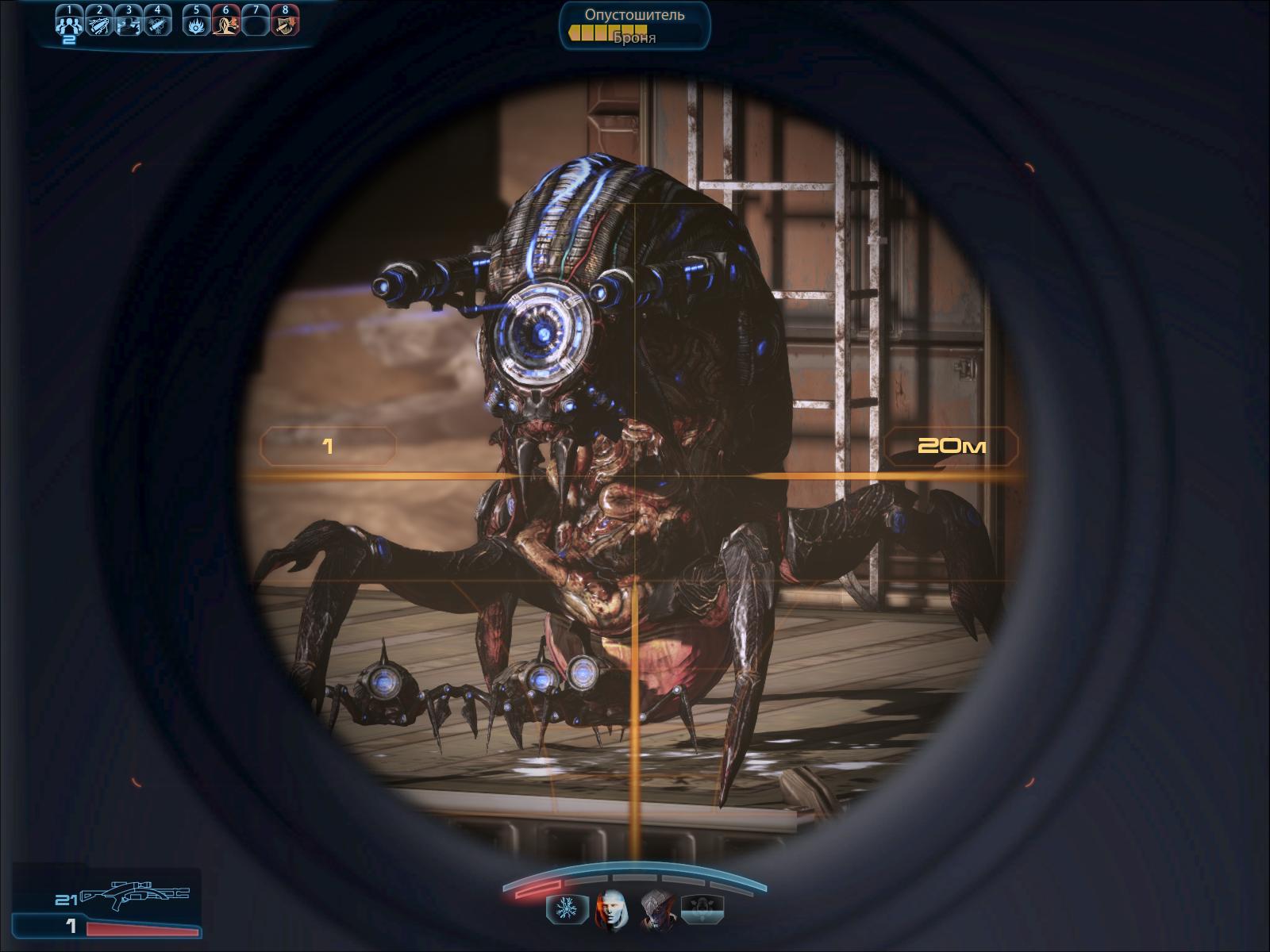Select the red-haired squadmate portrait
Viewport: 1270px width, 952px height.
[611, 908]
